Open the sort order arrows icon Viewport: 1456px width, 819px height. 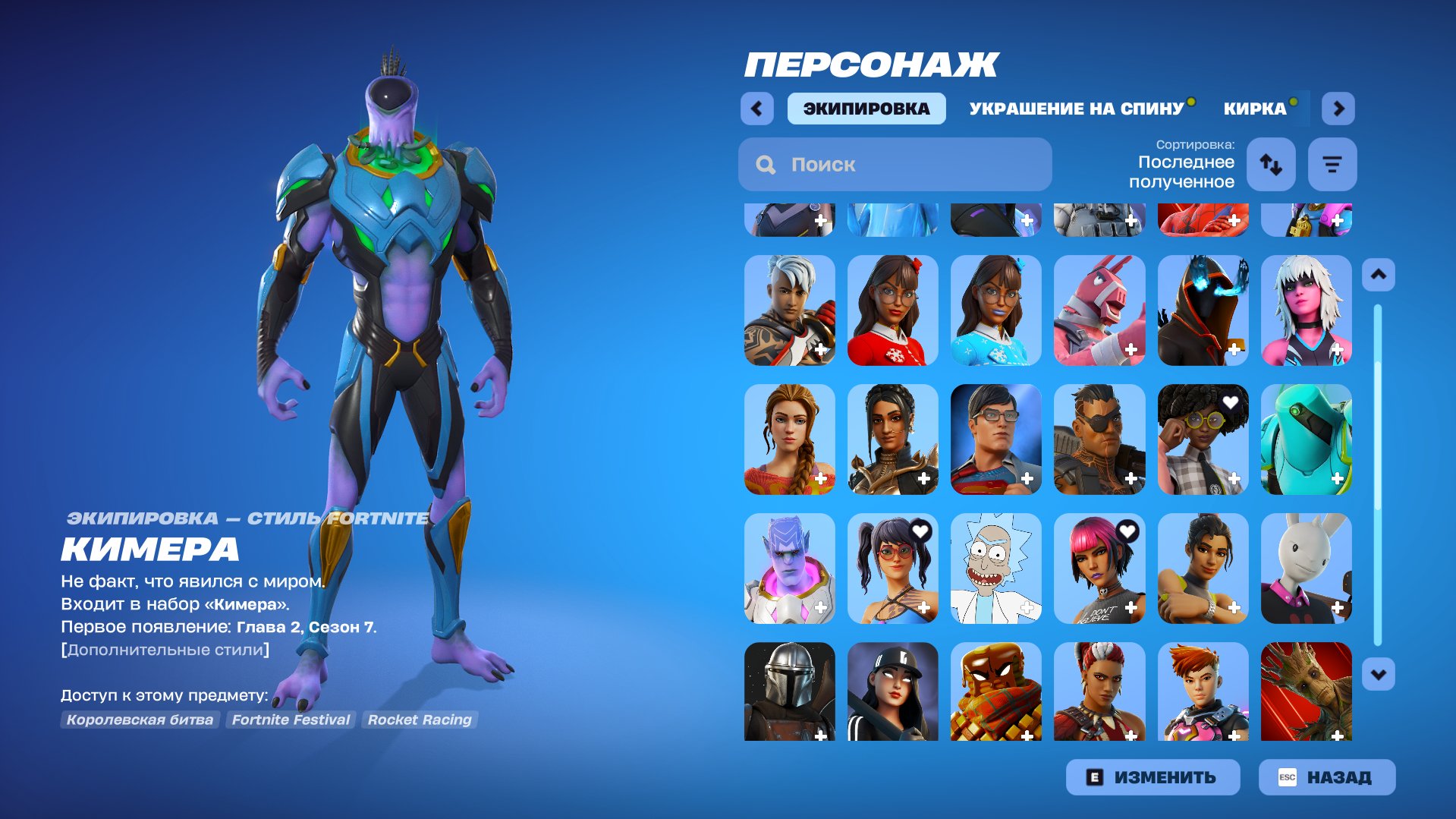click(1271, 163)
